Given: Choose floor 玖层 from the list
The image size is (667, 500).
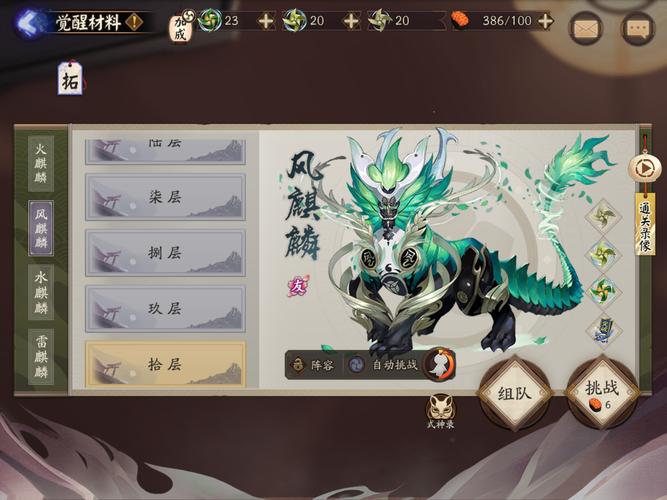Looking at the screenshot, I should [x=165, y=308].
